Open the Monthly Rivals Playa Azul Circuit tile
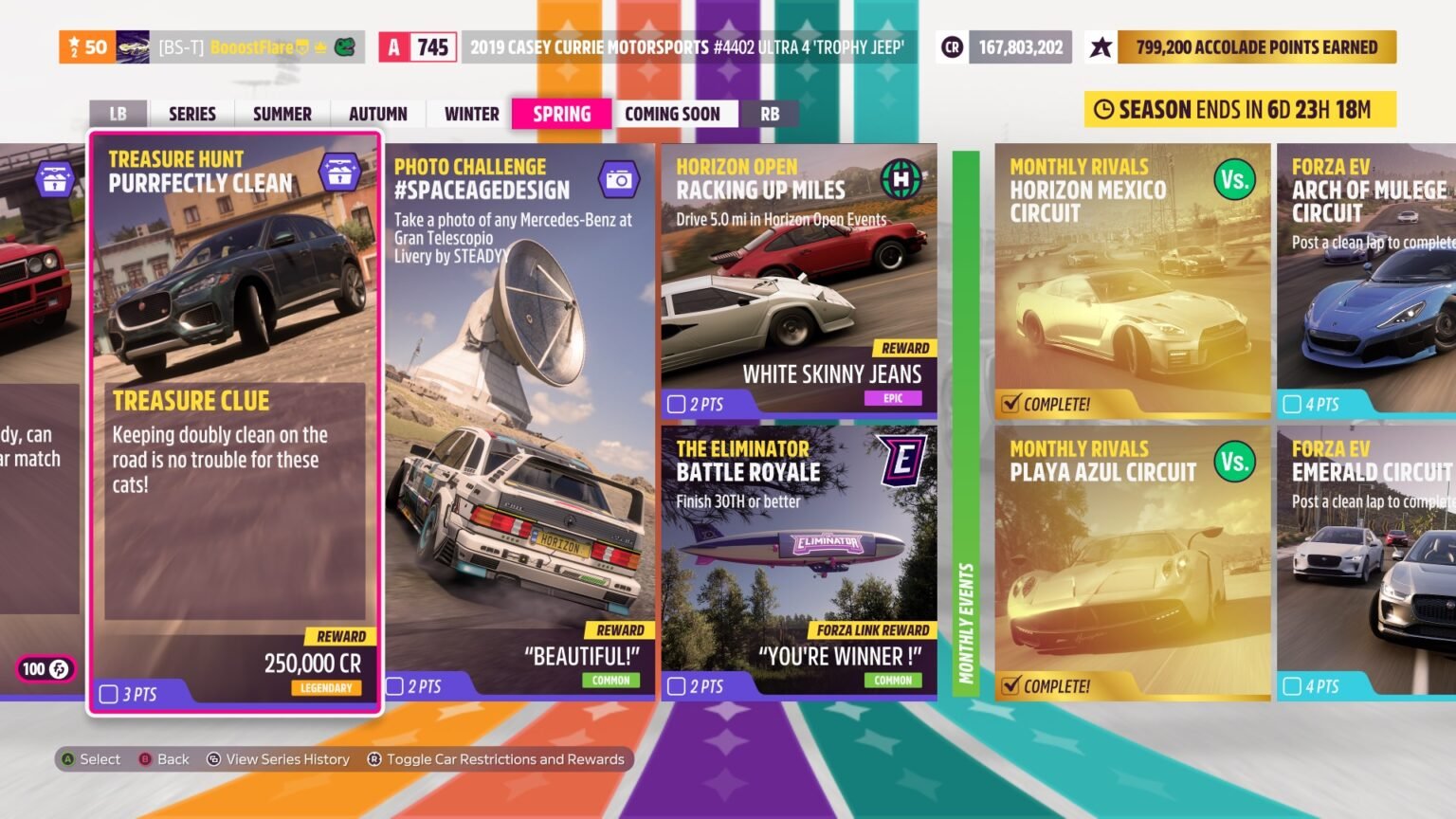This screenshot has width=1456, height=819. click(x=1132, y=562)
